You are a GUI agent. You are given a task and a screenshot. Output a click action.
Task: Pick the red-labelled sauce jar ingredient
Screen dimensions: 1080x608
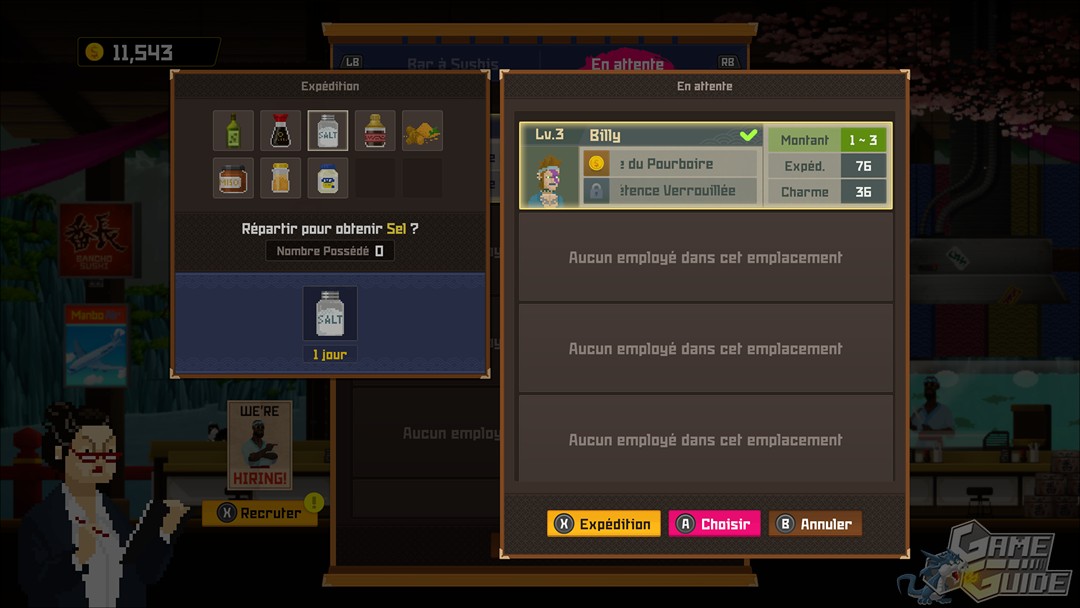click(x=375, y=131)
